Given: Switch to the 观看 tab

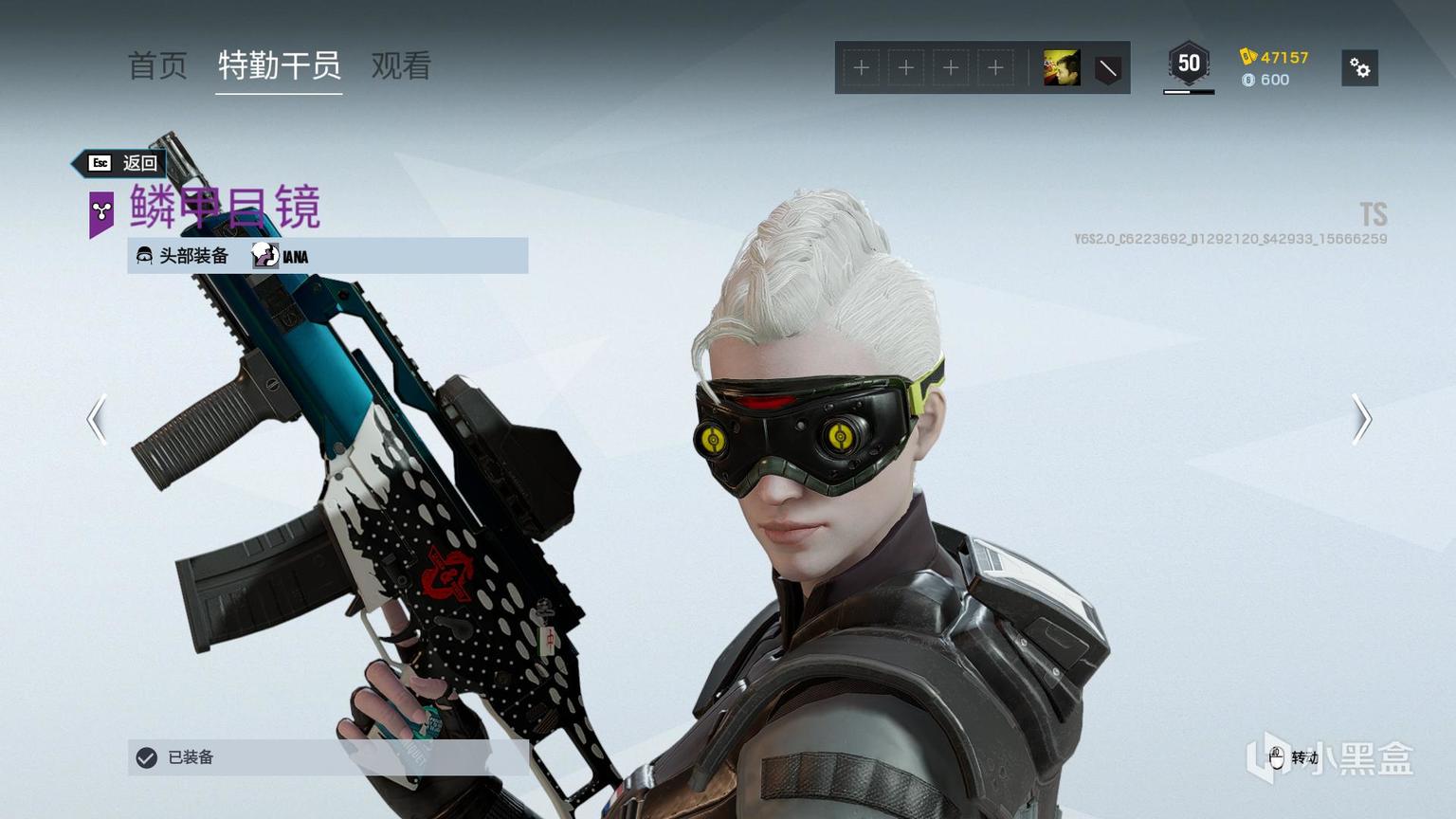Looking at the screenshot, I should (x=401, y=65).
